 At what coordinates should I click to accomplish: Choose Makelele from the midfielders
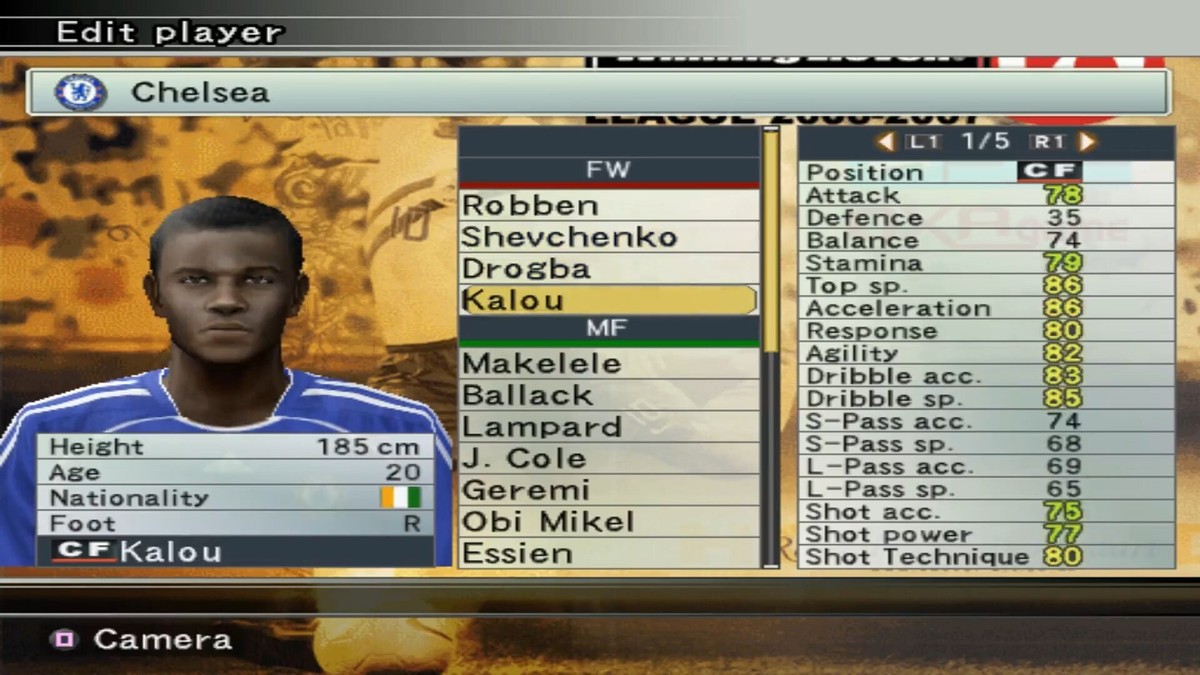point(608,363)
